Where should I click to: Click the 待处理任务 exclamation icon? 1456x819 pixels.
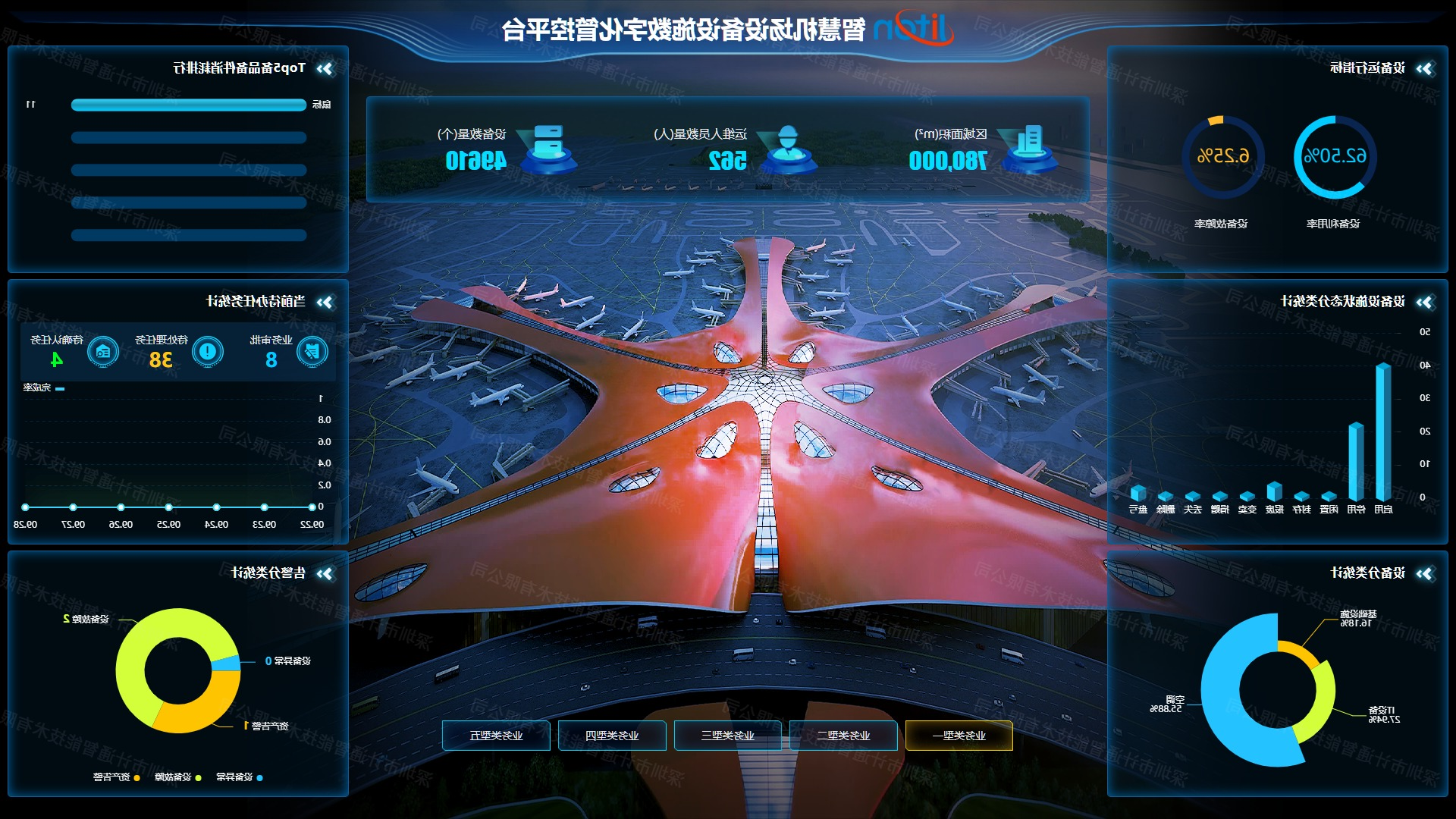(x=207, y=351)
